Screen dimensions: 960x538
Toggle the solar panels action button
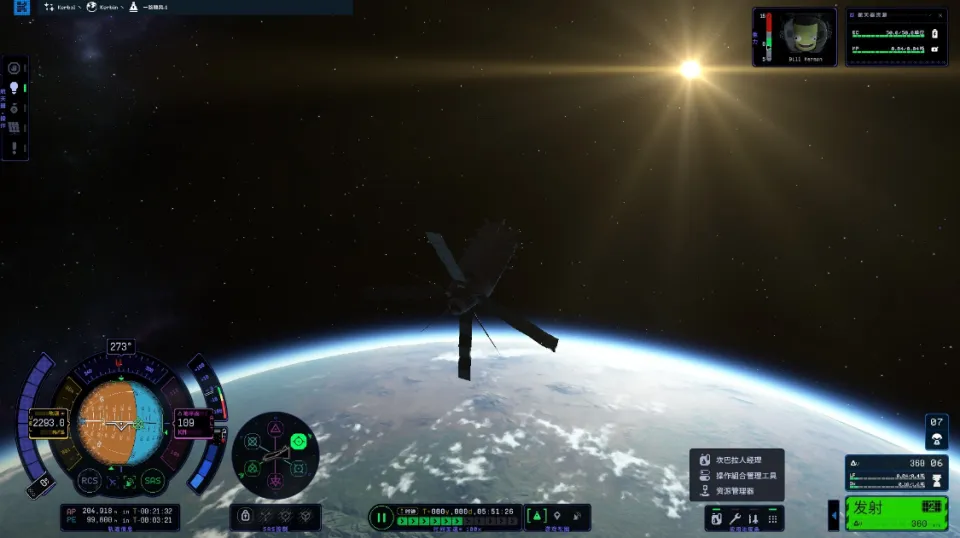[x=15, y=125]
